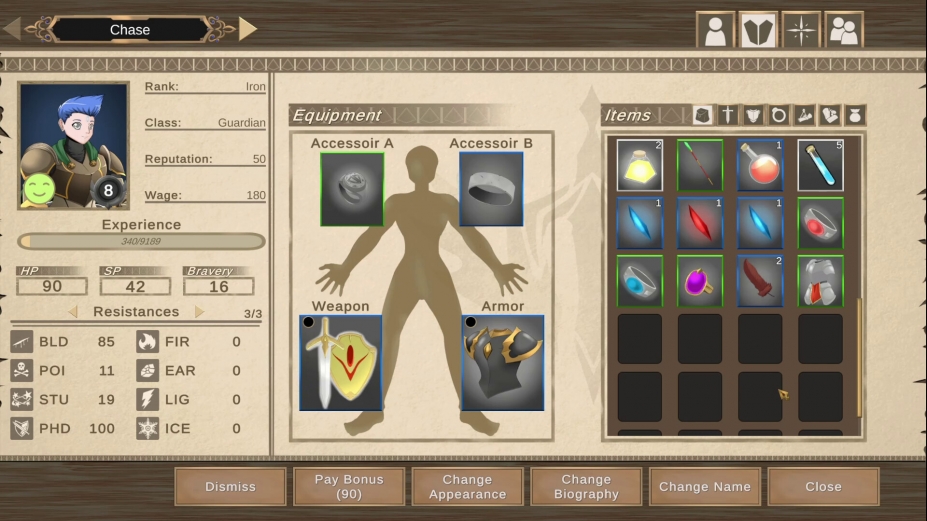
Task: Select the purple gem ring item
Action: pos(699,281)
